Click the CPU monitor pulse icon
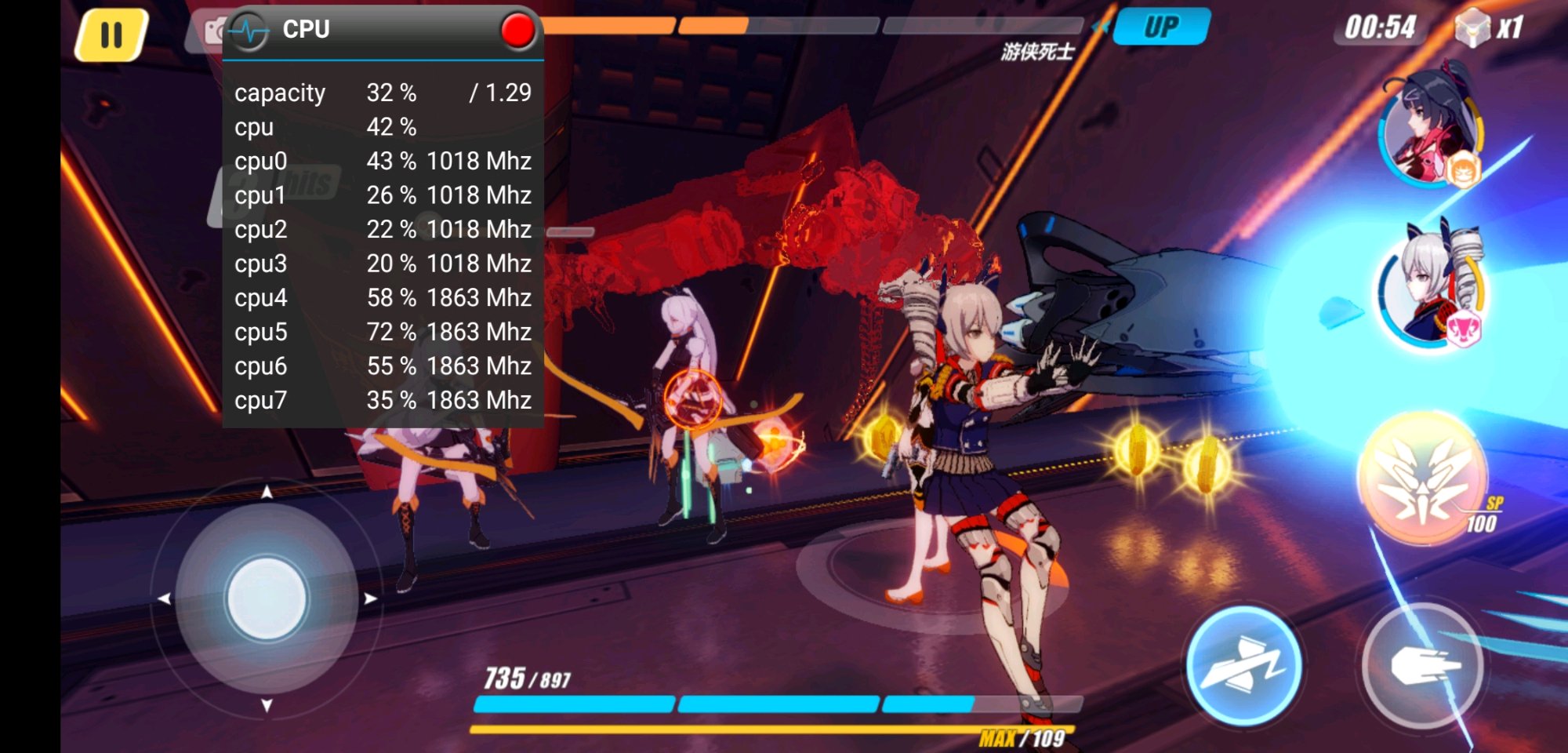The width and height of the screenshot is (1568, 753). (x=250, y=31)
